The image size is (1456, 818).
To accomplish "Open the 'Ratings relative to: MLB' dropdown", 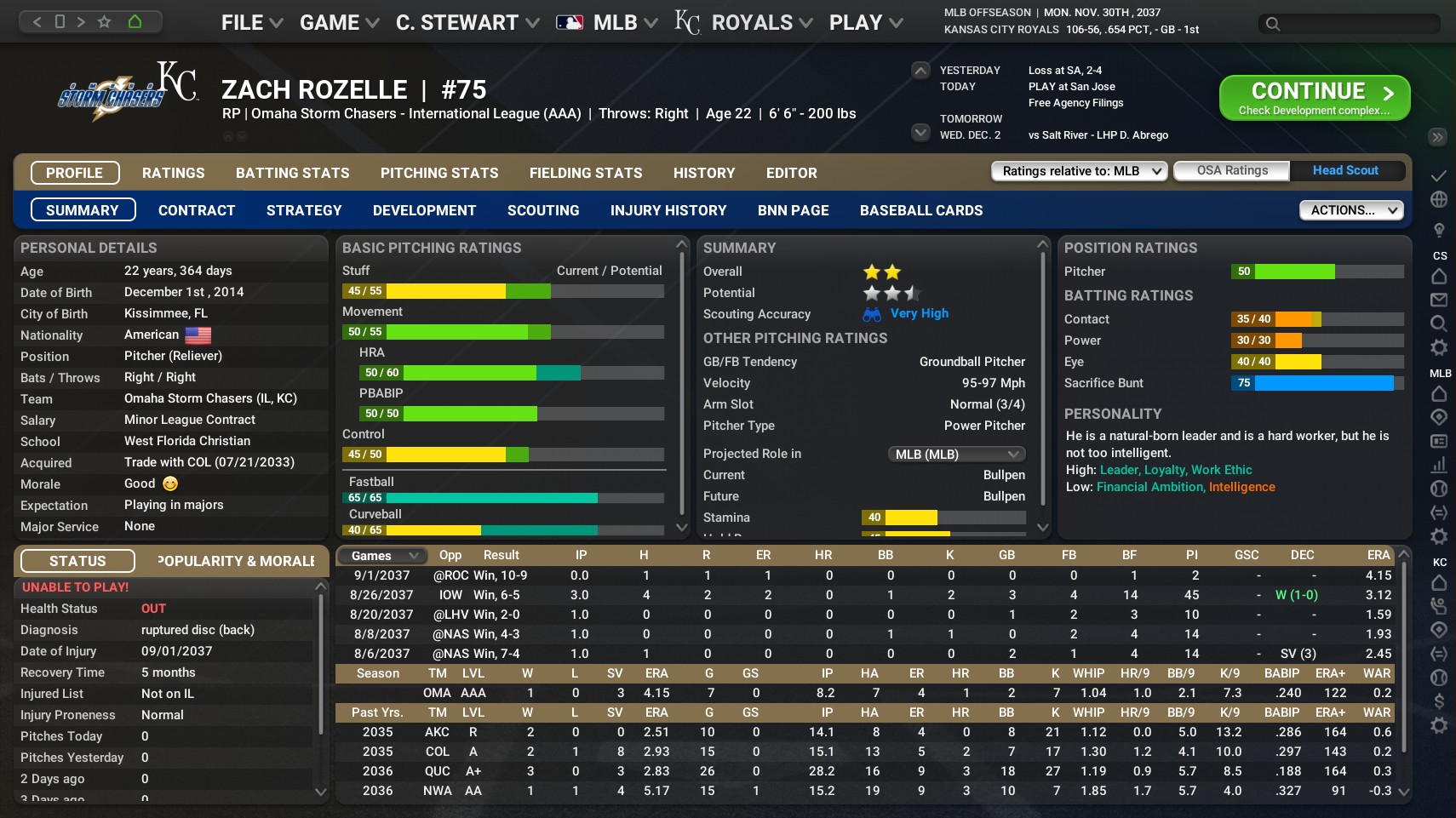I will tap(1078, 170).
